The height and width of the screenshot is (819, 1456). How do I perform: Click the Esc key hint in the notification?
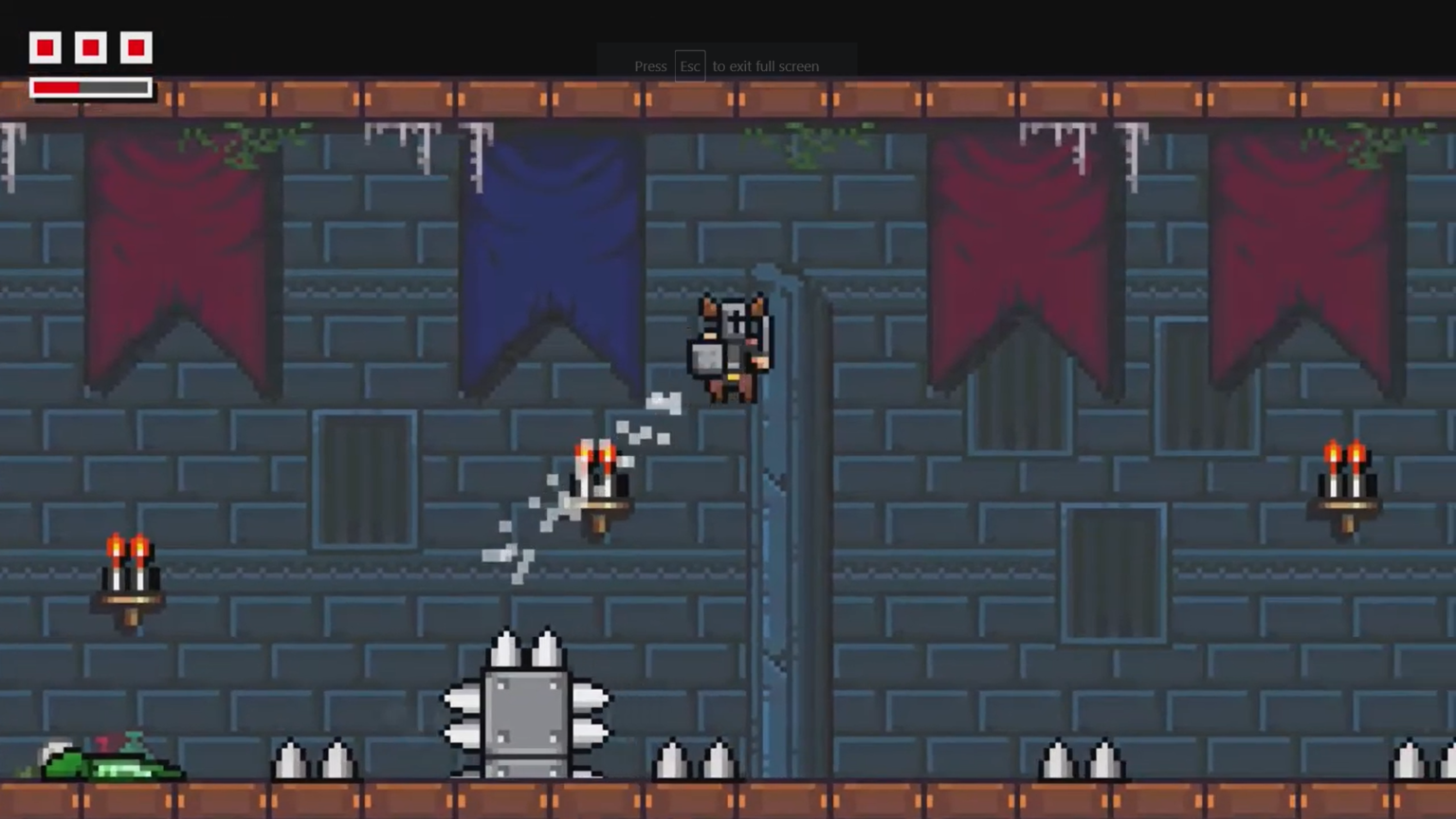(x=689, y=66)
